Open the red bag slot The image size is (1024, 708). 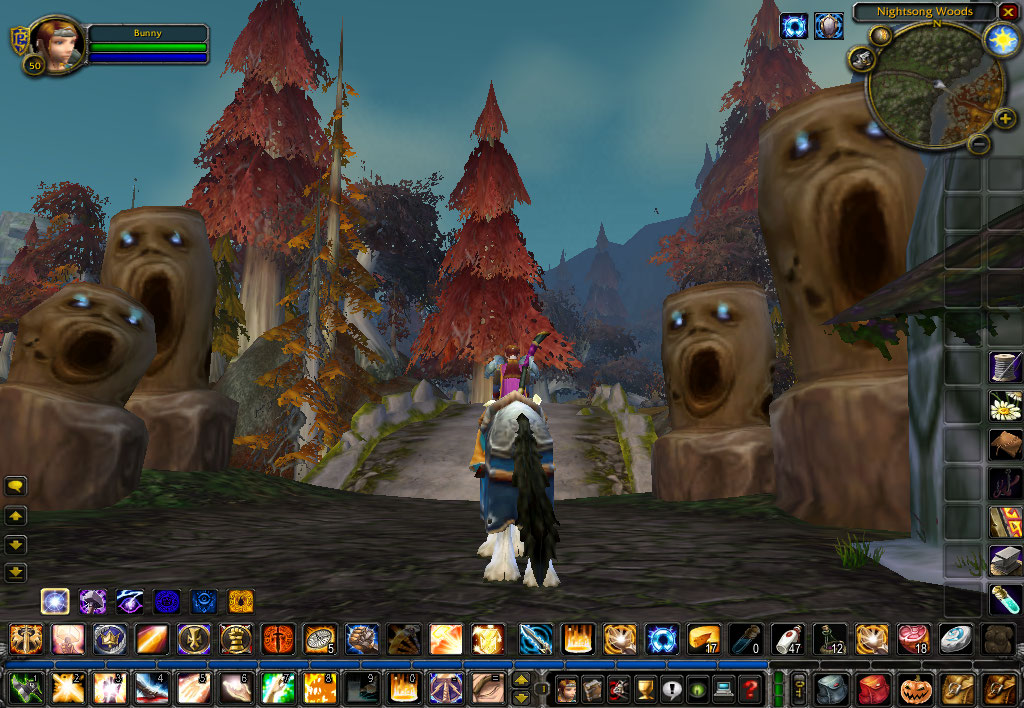pos(874,689)
